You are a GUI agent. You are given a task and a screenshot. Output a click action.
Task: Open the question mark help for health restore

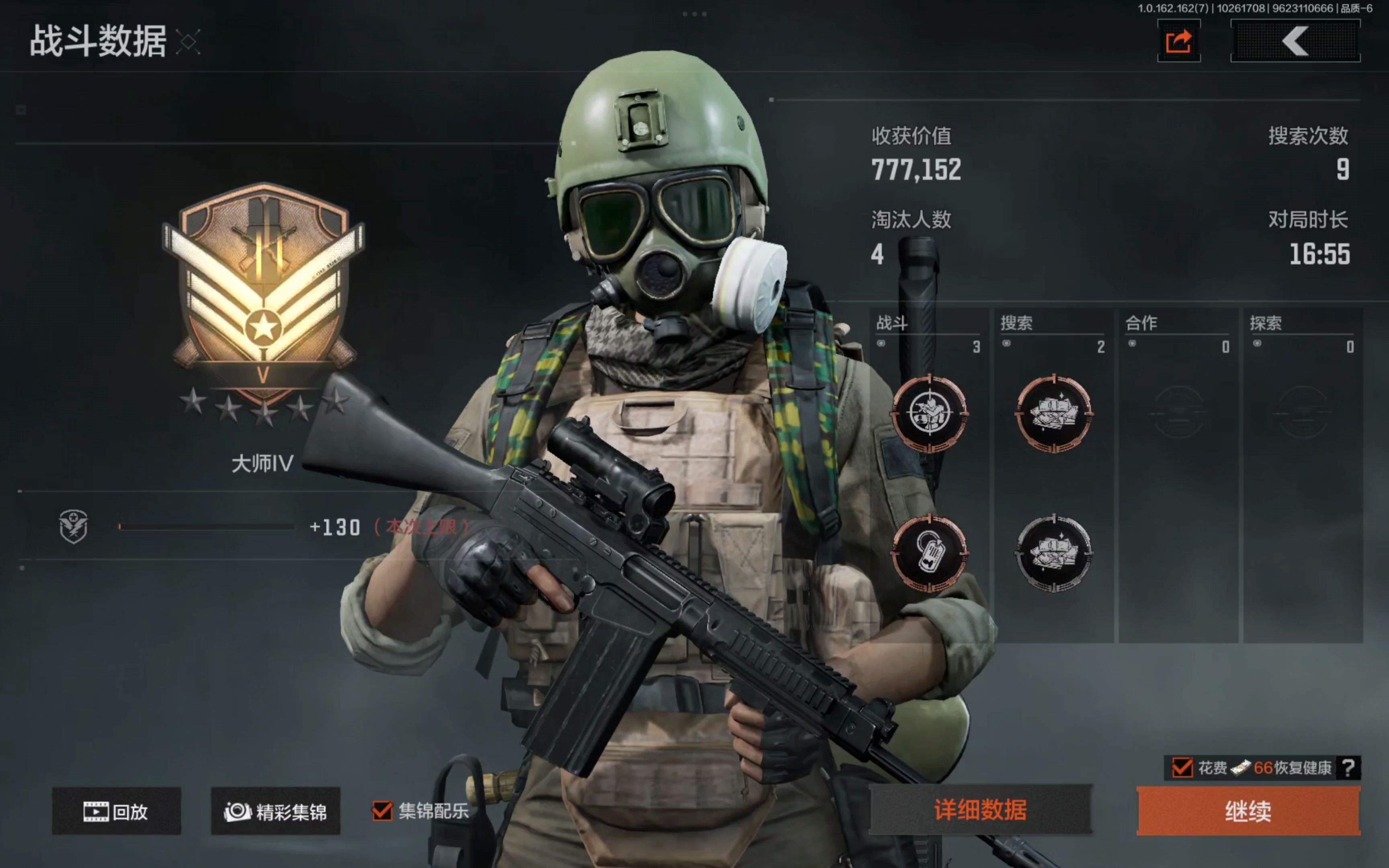click(1348, 768)
